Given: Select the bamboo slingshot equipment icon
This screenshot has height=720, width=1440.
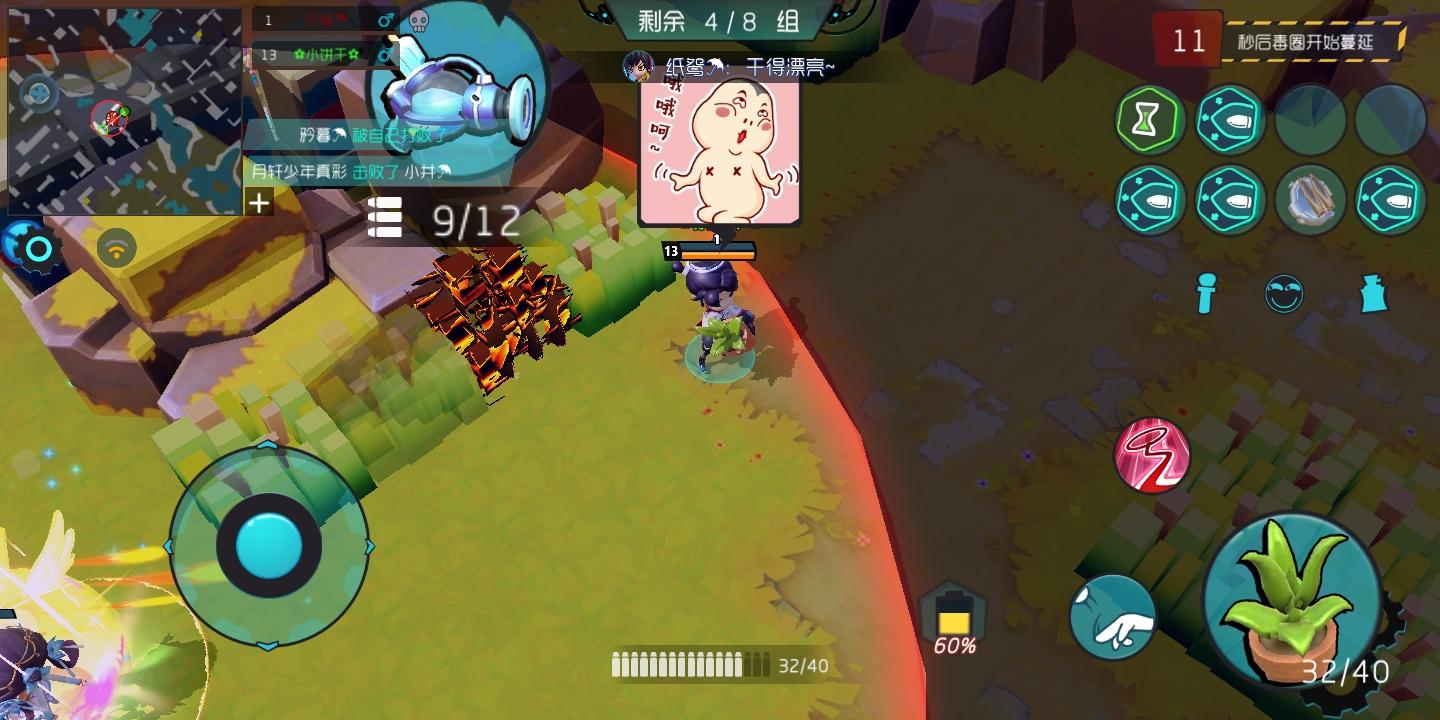Looking at the screenshot, I should click(1311, 200).
